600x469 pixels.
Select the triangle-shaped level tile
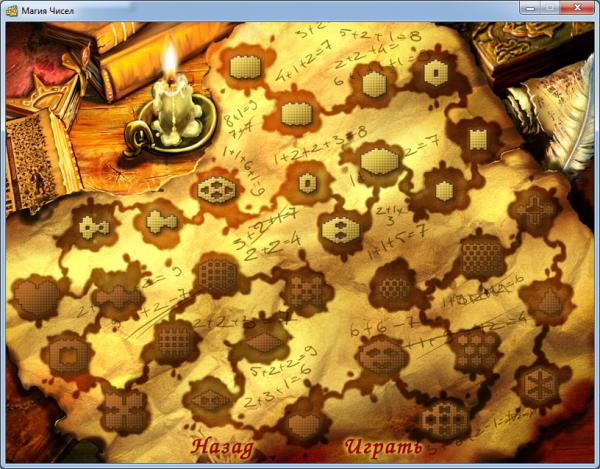coord(544,299)
